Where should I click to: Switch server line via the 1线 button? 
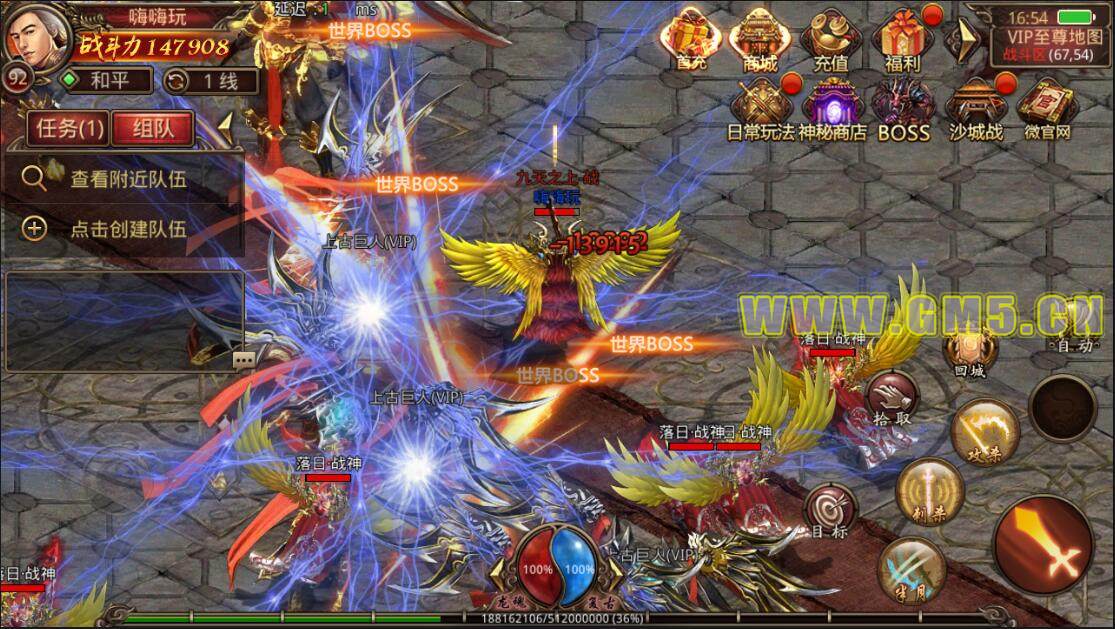(x=202, y=81)
